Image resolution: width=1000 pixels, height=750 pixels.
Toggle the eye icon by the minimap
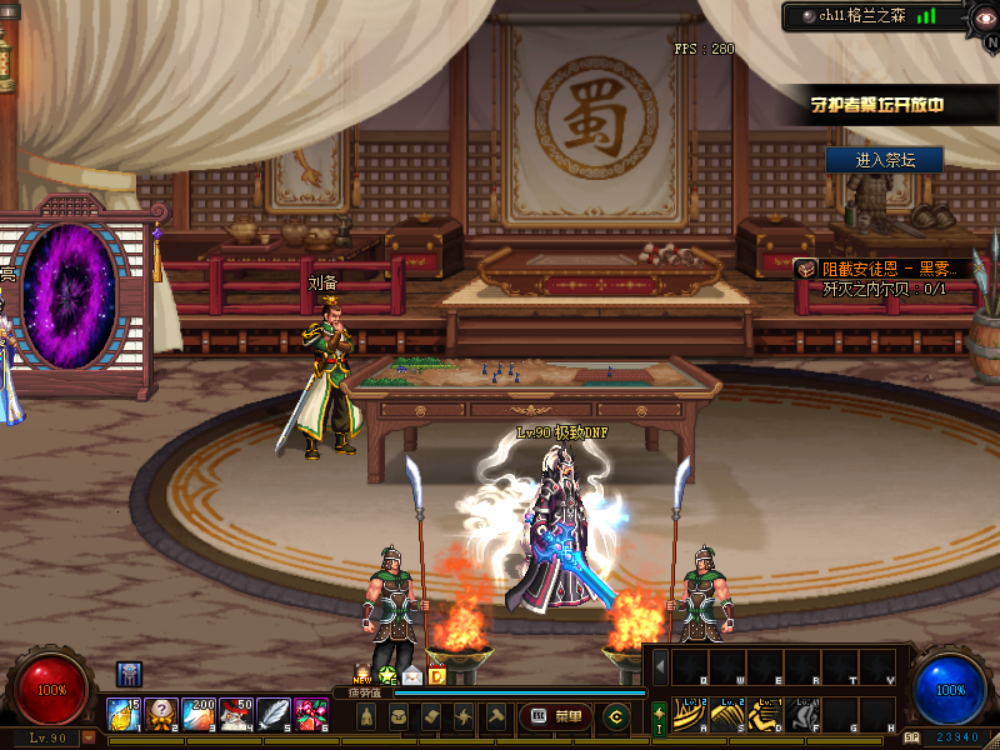point(983,17)
